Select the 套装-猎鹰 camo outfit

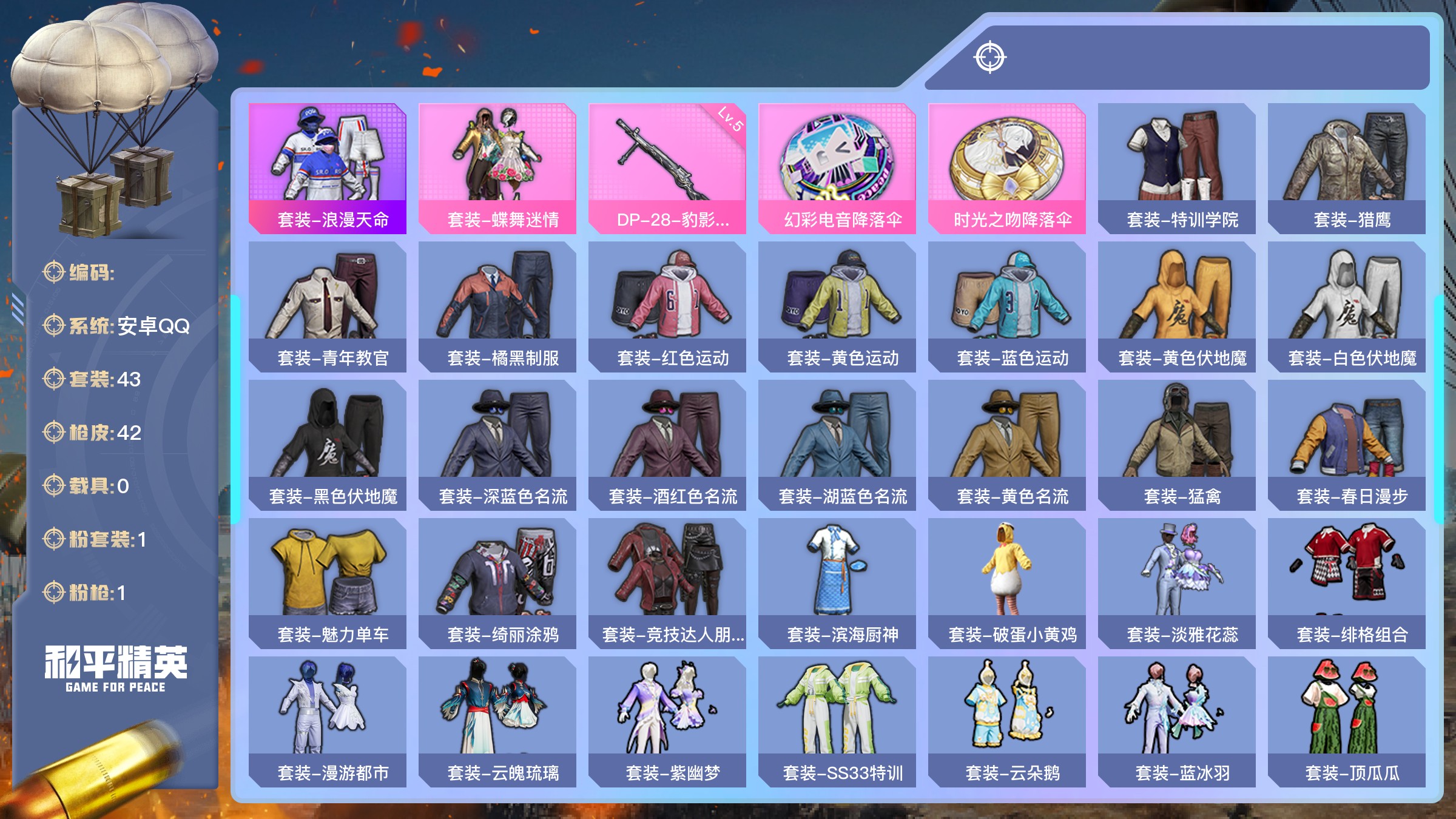pos(1347,168)
